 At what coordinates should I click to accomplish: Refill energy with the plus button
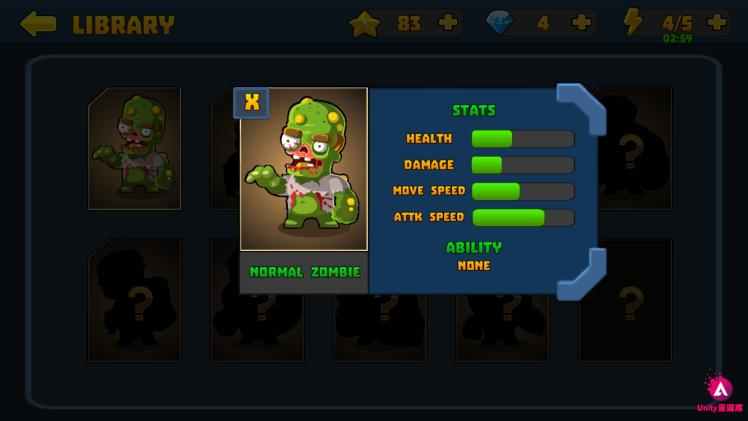(x=717, y=22)
